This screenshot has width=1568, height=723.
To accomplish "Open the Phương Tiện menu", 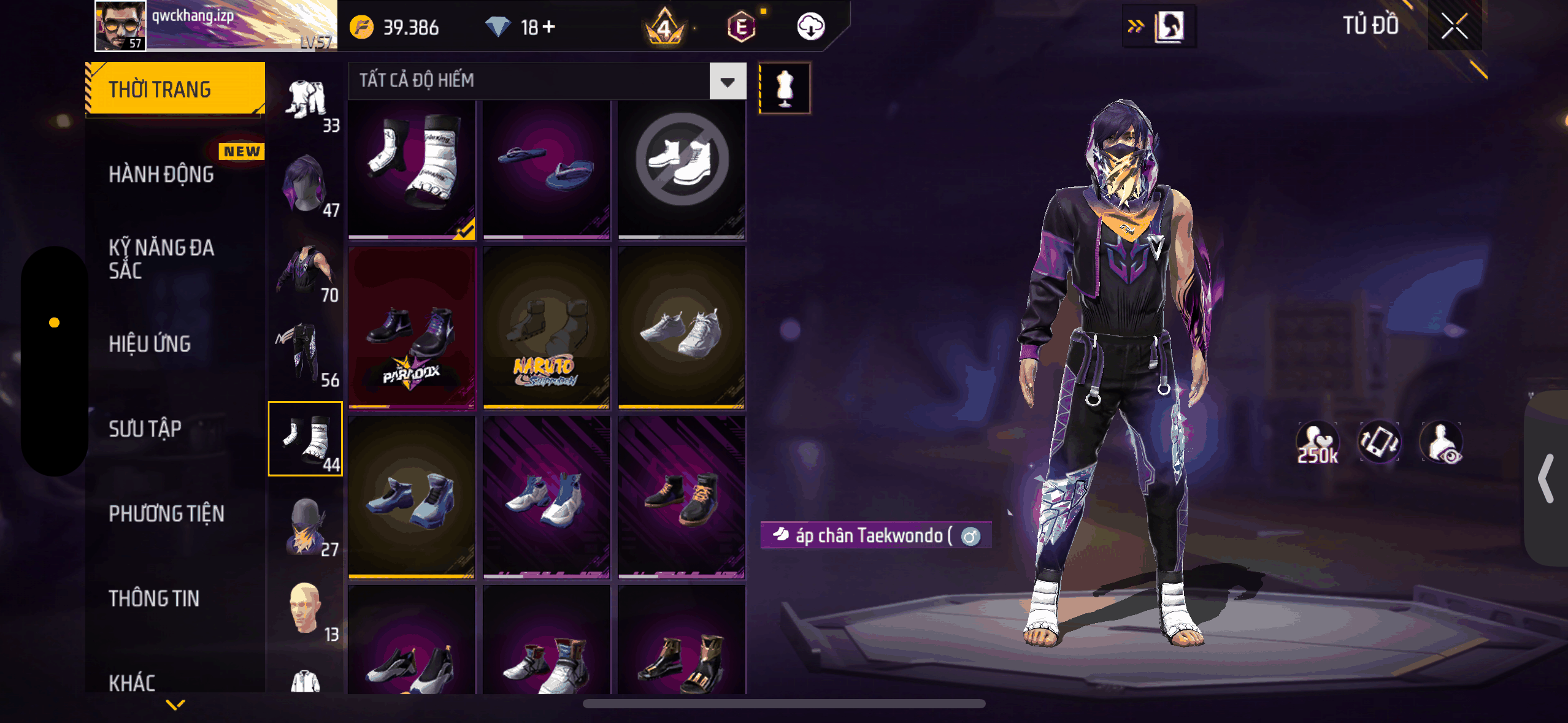I will pyautogui.click(x=166, y=513).
